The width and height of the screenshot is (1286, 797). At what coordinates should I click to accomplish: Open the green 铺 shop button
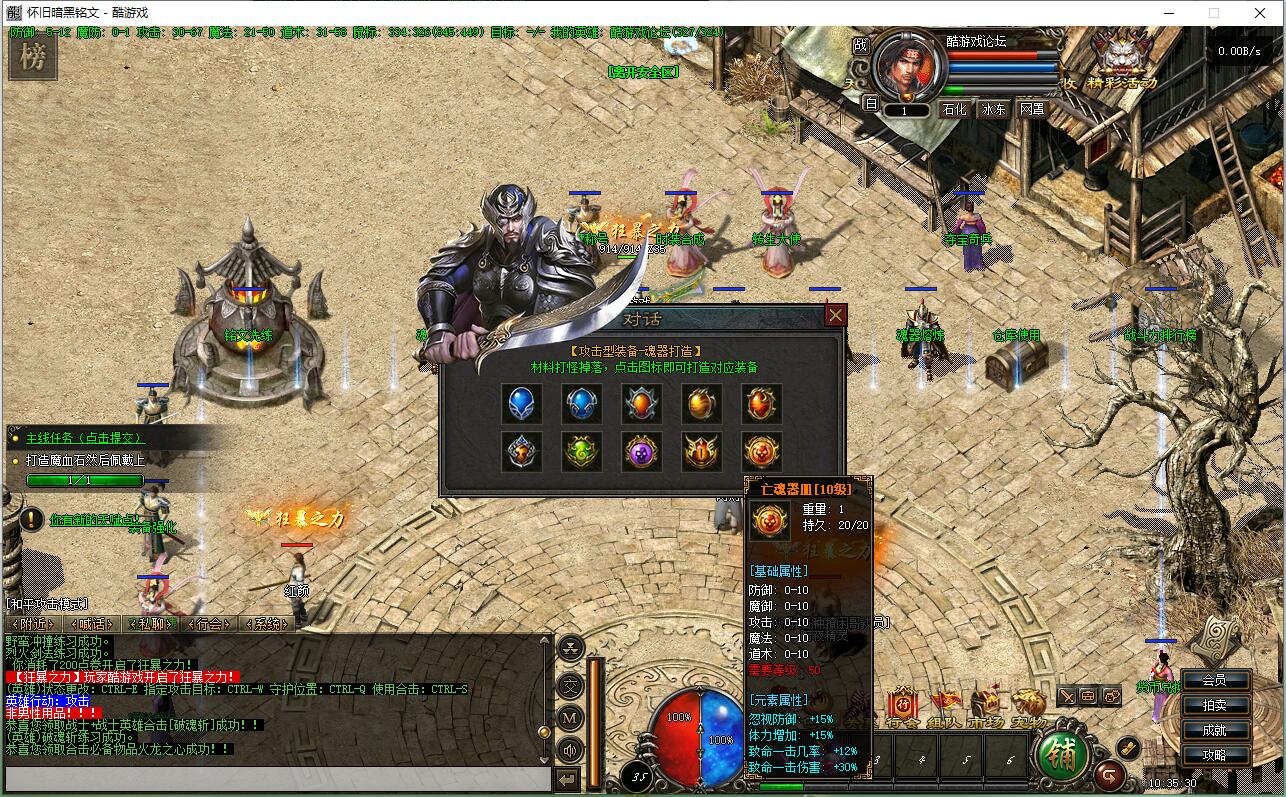pos(1062,757)
